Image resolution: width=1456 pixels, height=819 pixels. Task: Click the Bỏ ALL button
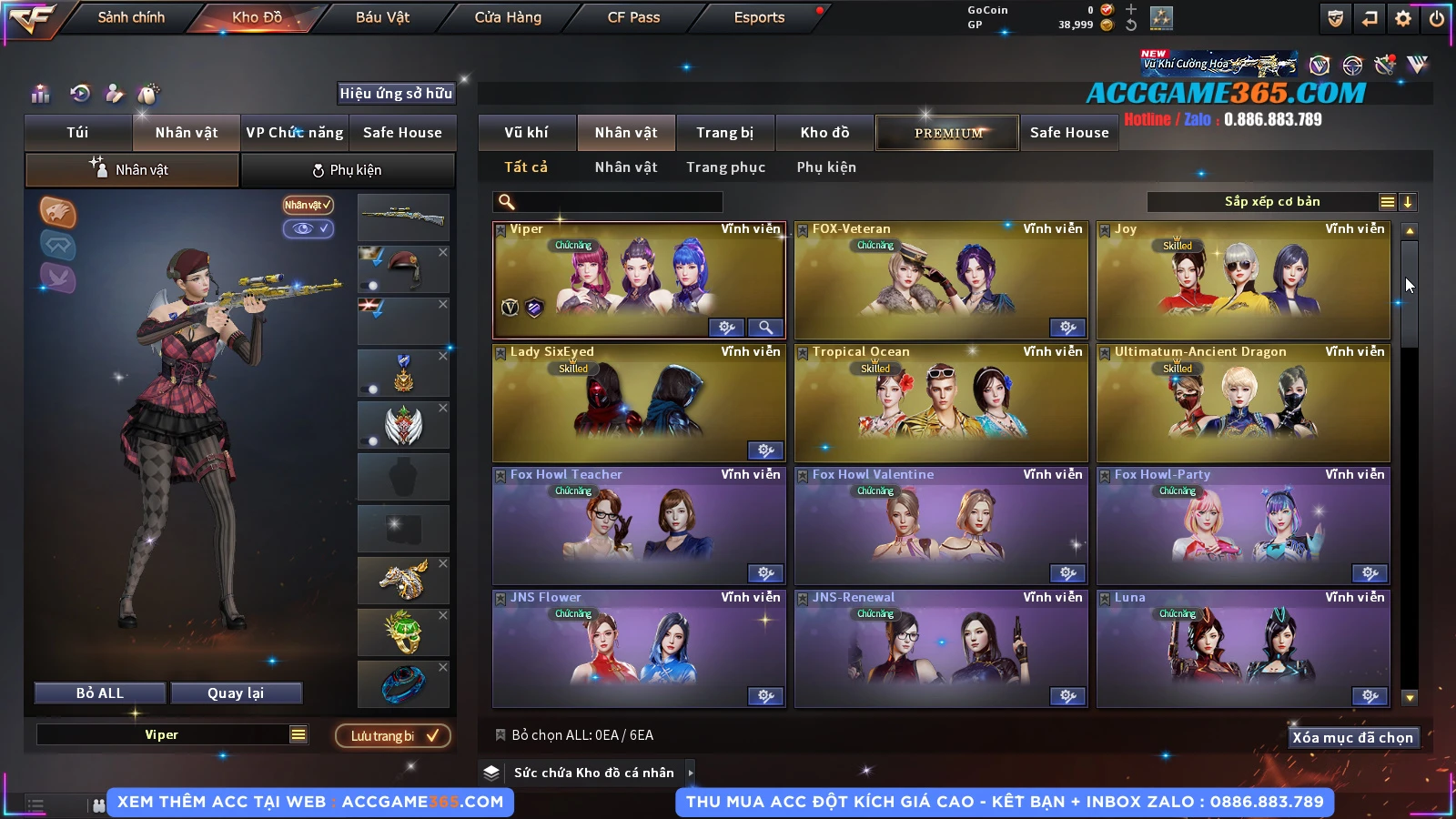click(x=100, y=693)
